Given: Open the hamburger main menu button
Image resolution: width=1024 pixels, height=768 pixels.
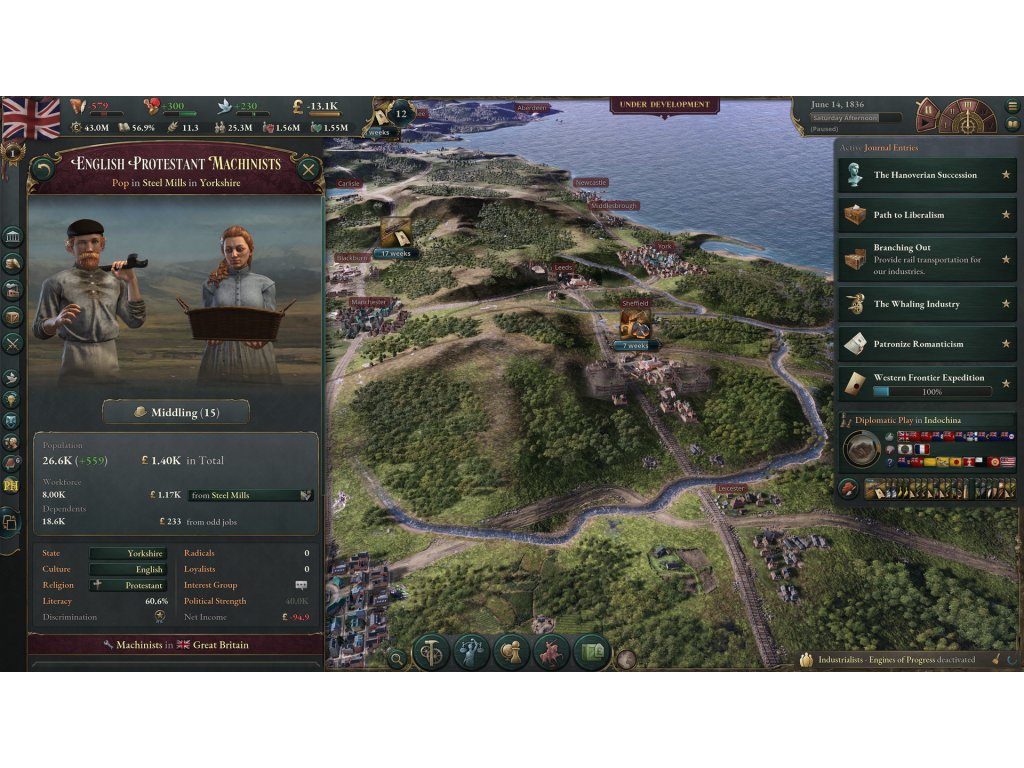Looking at the screenshot, I should (x=1012, y=106).
